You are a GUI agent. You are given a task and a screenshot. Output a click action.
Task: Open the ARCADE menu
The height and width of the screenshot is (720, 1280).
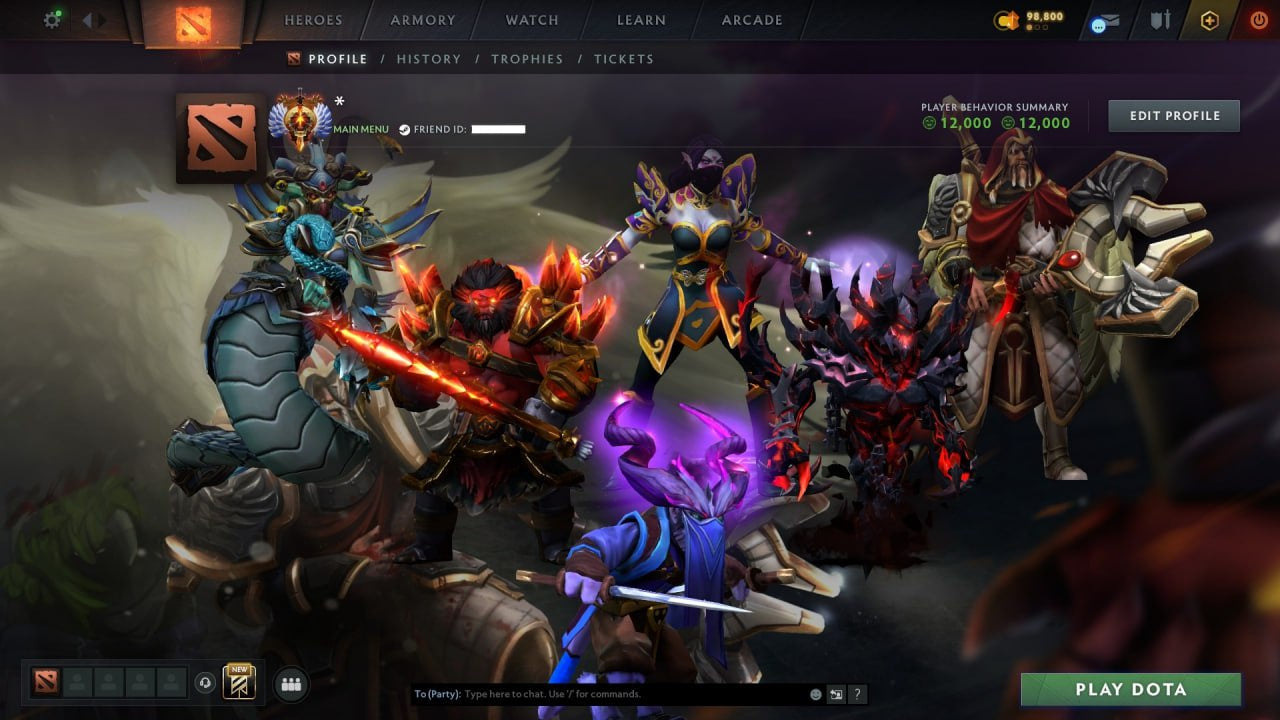coord(751,20)
